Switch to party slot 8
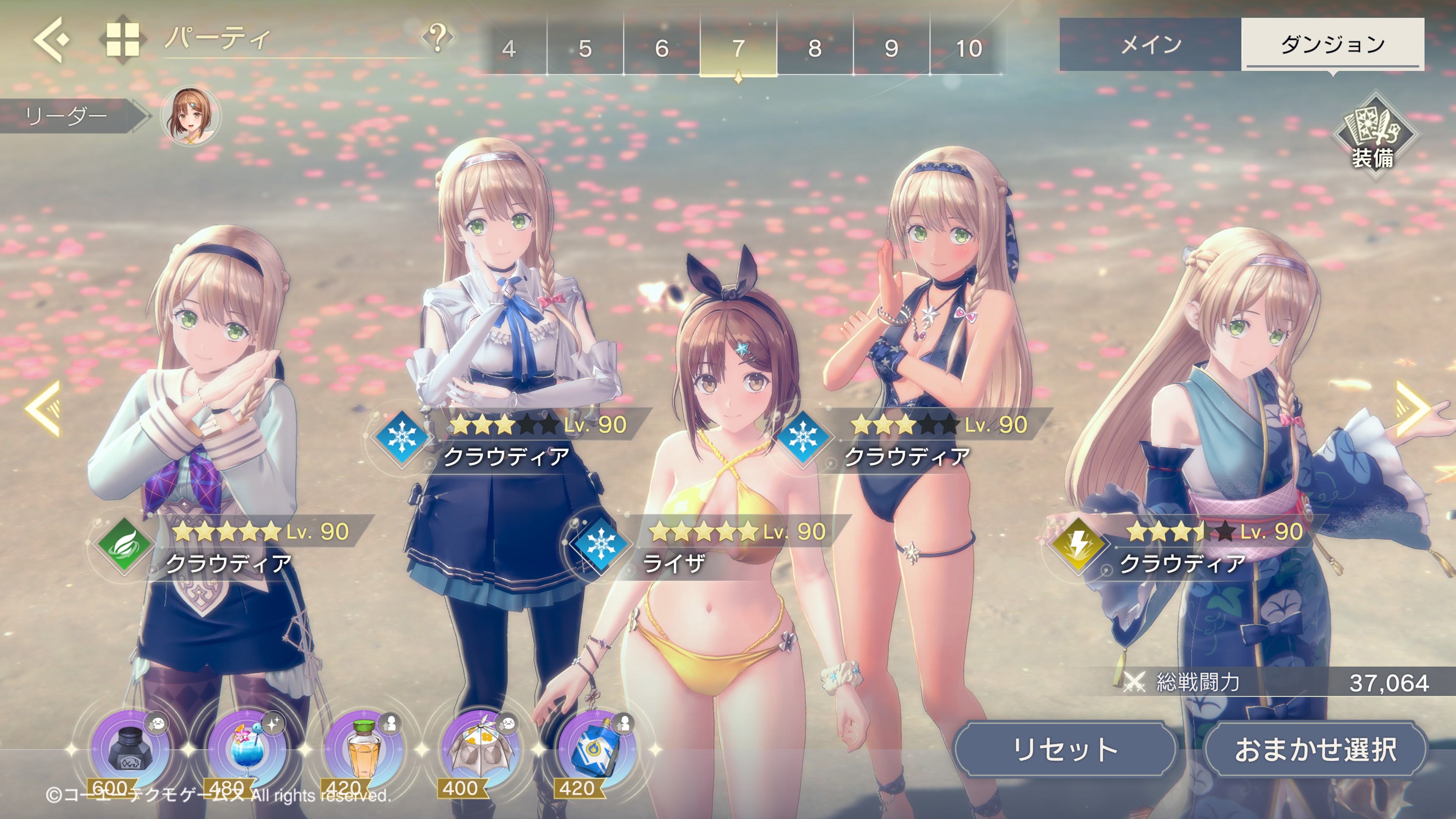This screenshot has width=1456, height=819. point(814,48)
